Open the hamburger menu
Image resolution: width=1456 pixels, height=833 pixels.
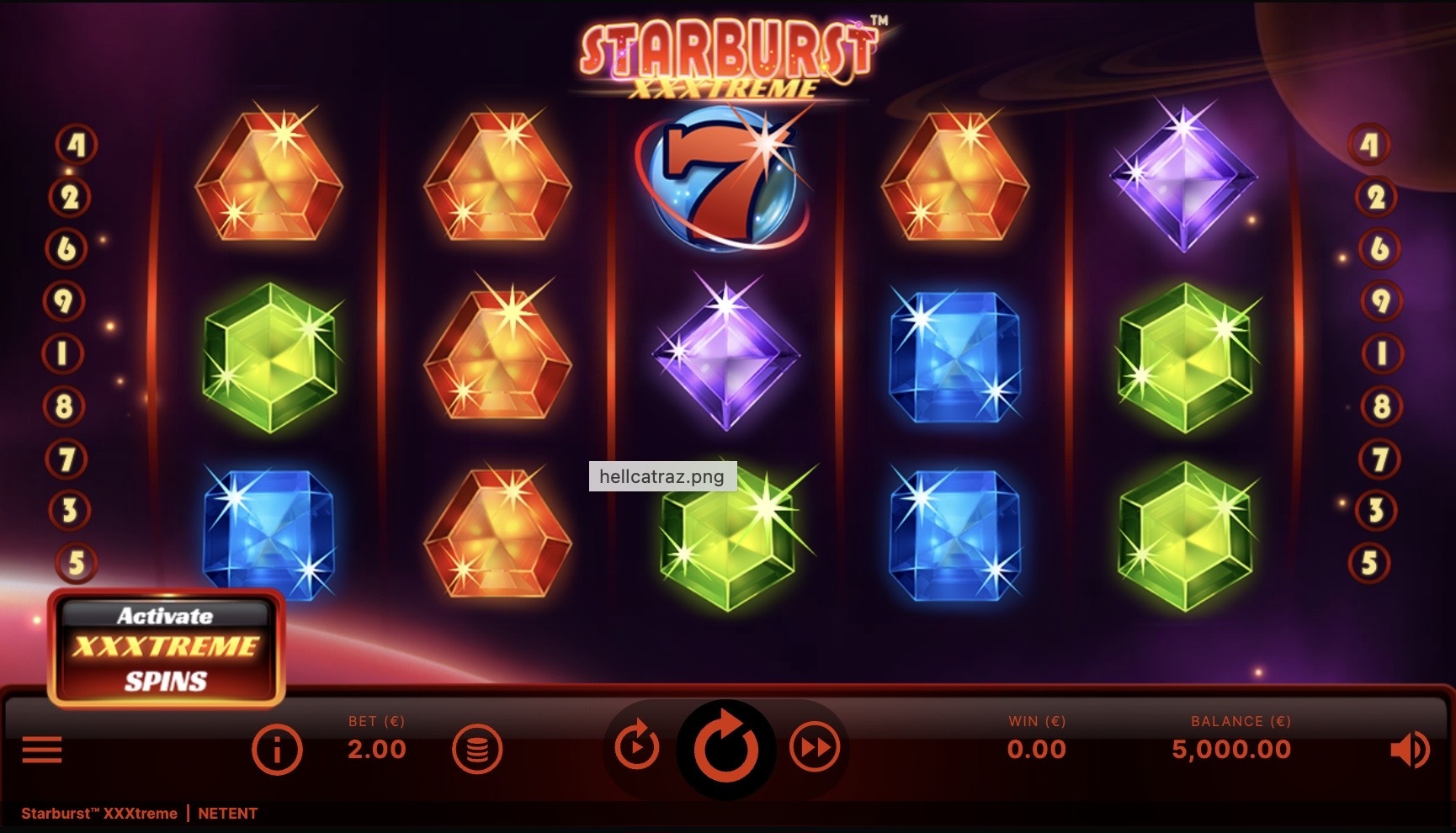point(42,748)
